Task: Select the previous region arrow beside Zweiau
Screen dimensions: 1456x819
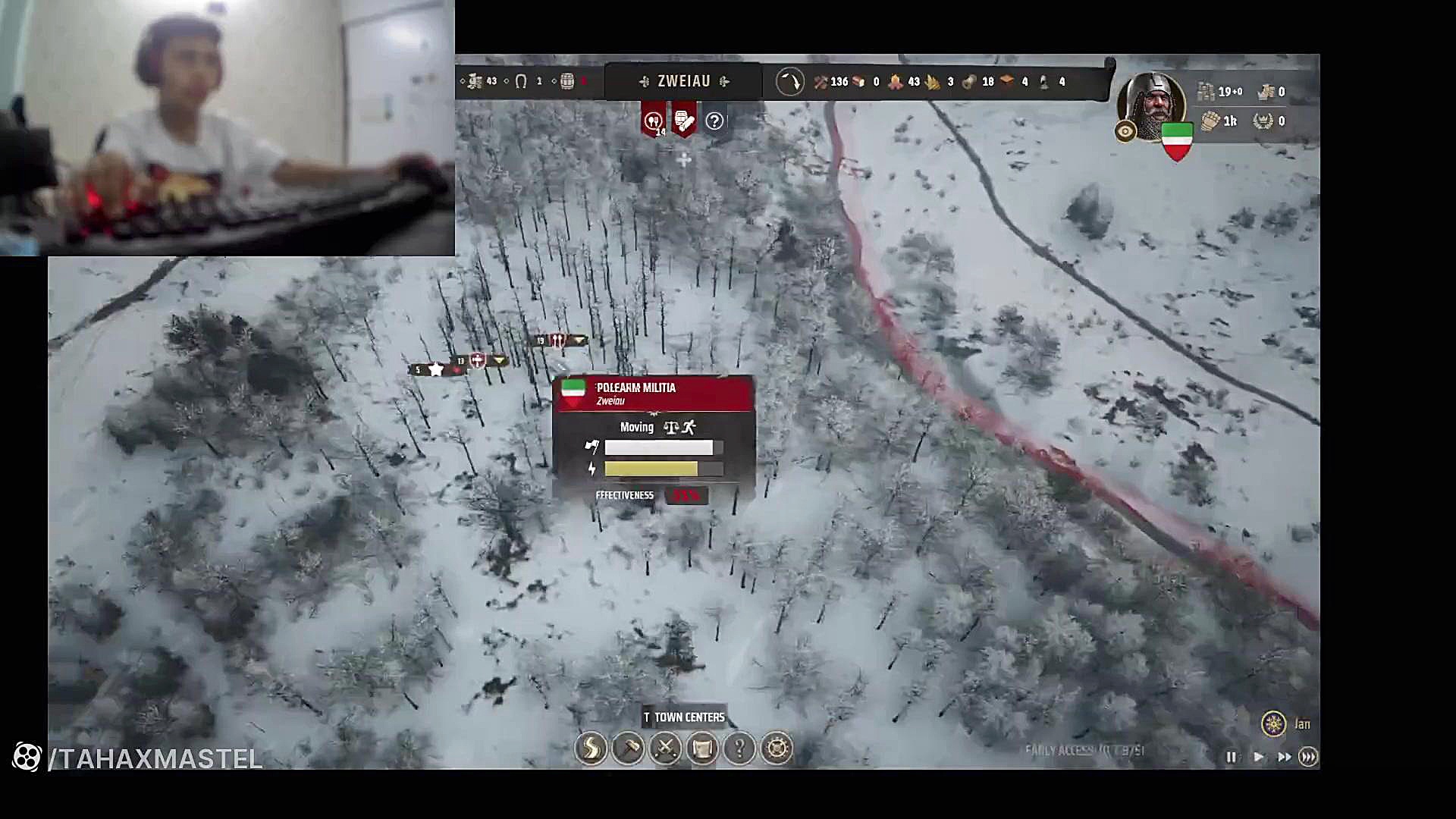Action: (645, 81)
